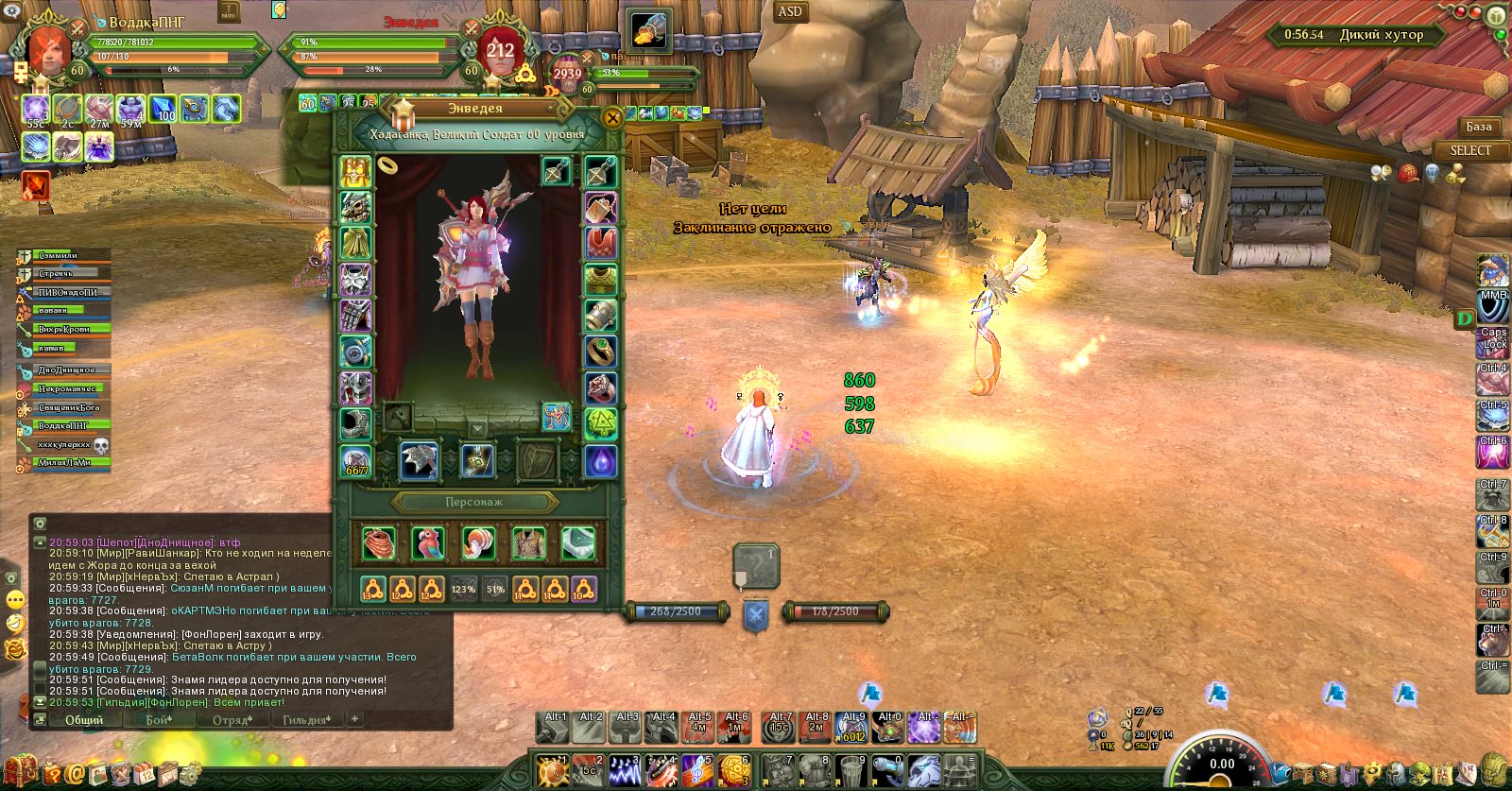The height and width of the screenshot is (791, 1512).
Task: Open the Отряд chat tab
Action: [x=232, y=720]
